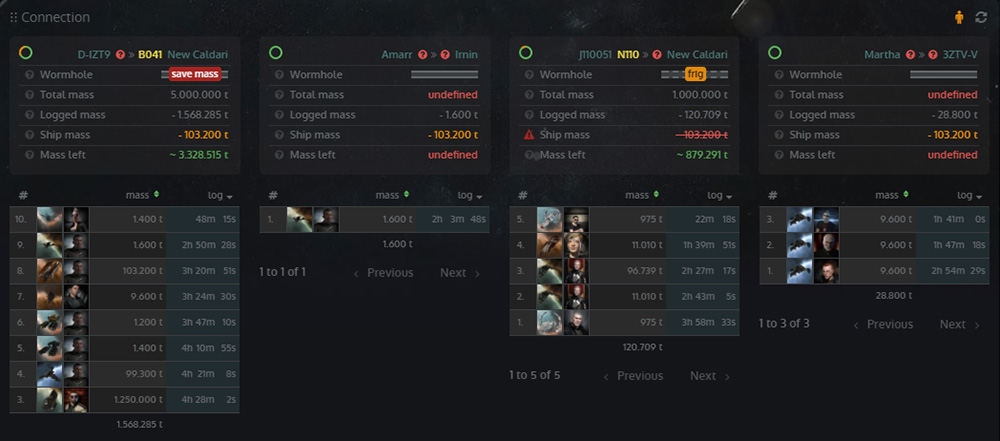Sort the D-IZT9 jump table by mass
This screenshot has height=441, width=1000.
point(142,195)
